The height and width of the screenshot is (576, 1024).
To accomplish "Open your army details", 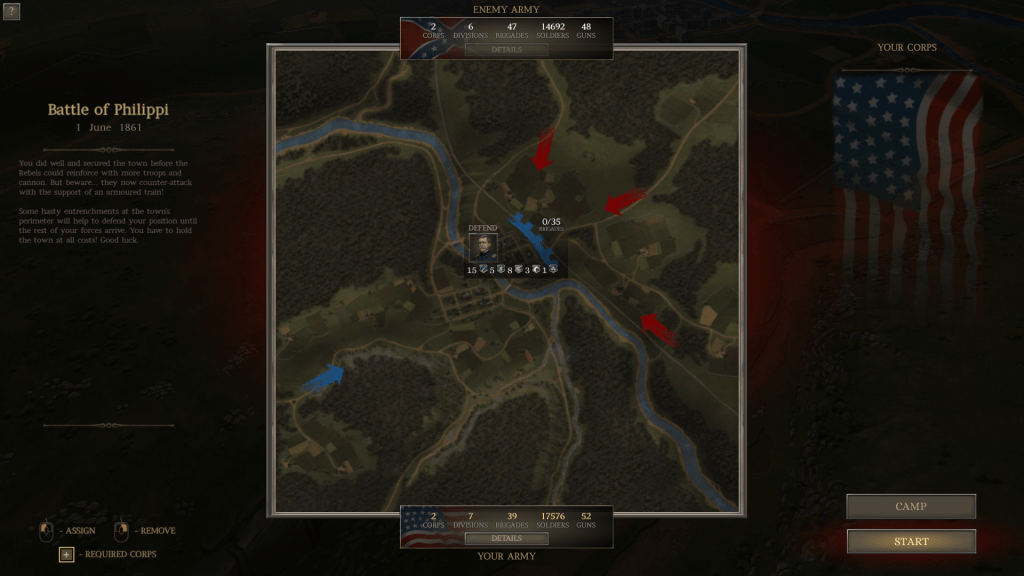I will pos(506,538).
